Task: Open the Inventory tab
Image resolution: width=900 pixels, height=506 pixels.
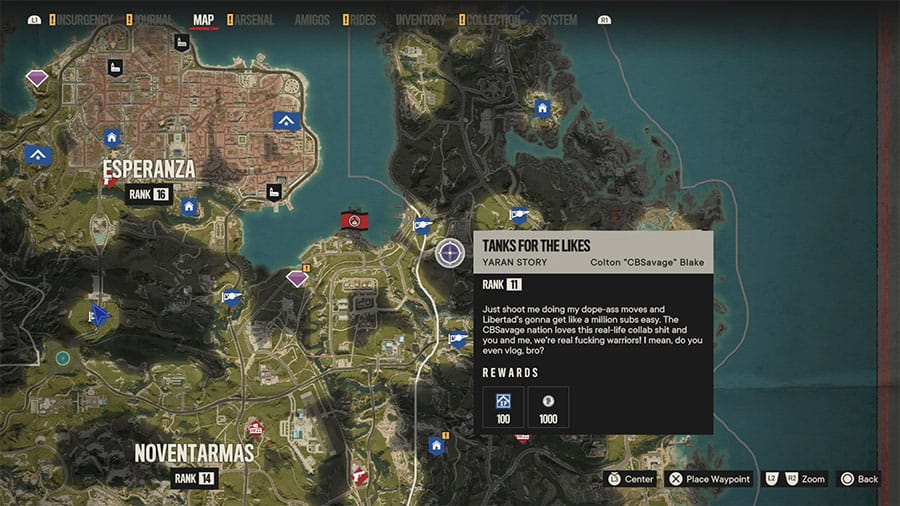Action: click(421, 19)
